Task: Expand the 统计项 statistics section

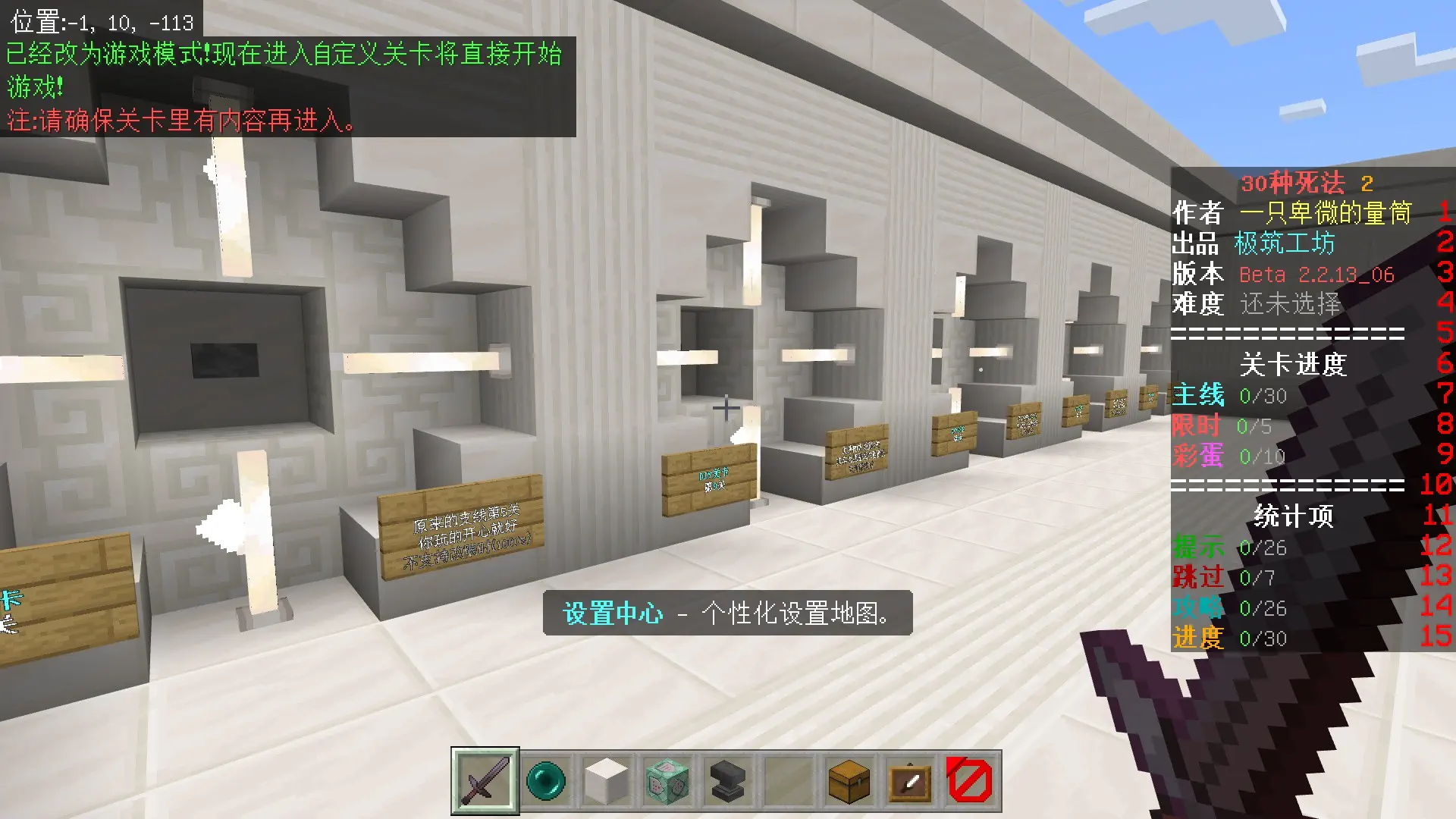Action: (1294, 515)
